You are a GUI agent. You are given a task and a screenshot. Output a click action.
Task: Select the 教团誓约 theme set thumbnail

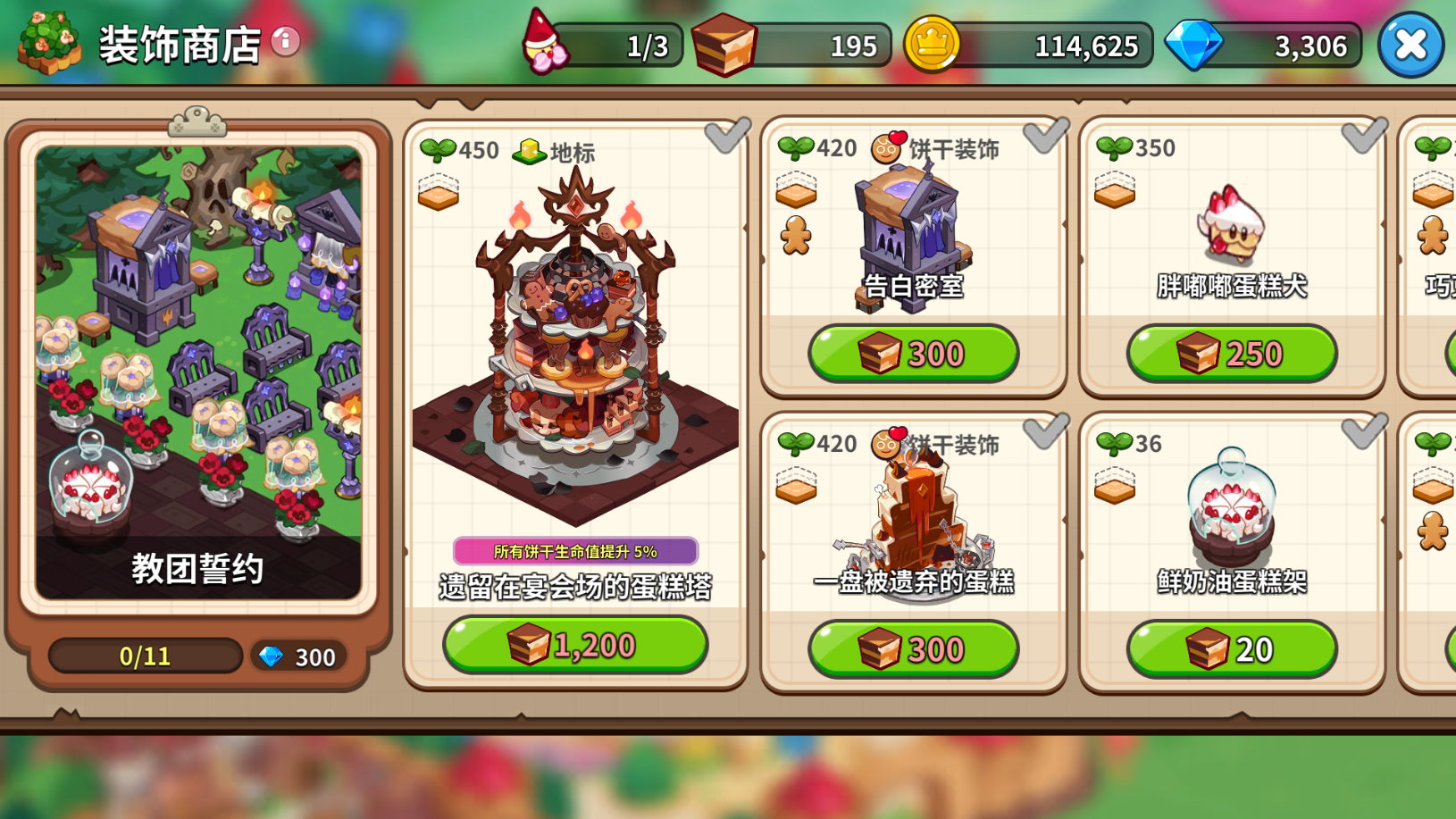pyautogui.click(x=198, y=372)
